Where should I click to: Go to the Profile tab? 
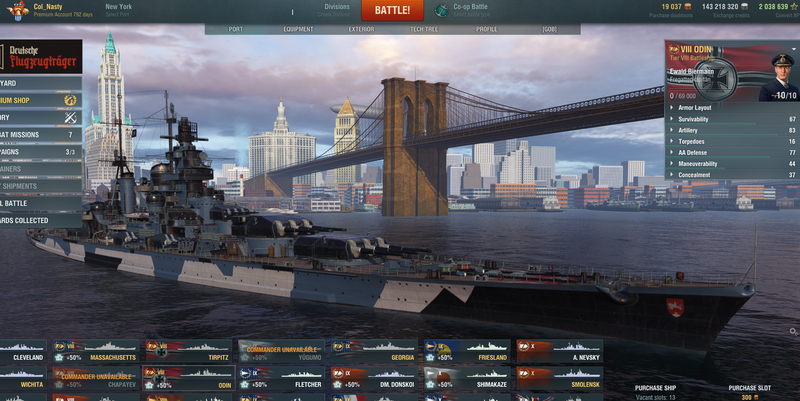click(487, 29)
